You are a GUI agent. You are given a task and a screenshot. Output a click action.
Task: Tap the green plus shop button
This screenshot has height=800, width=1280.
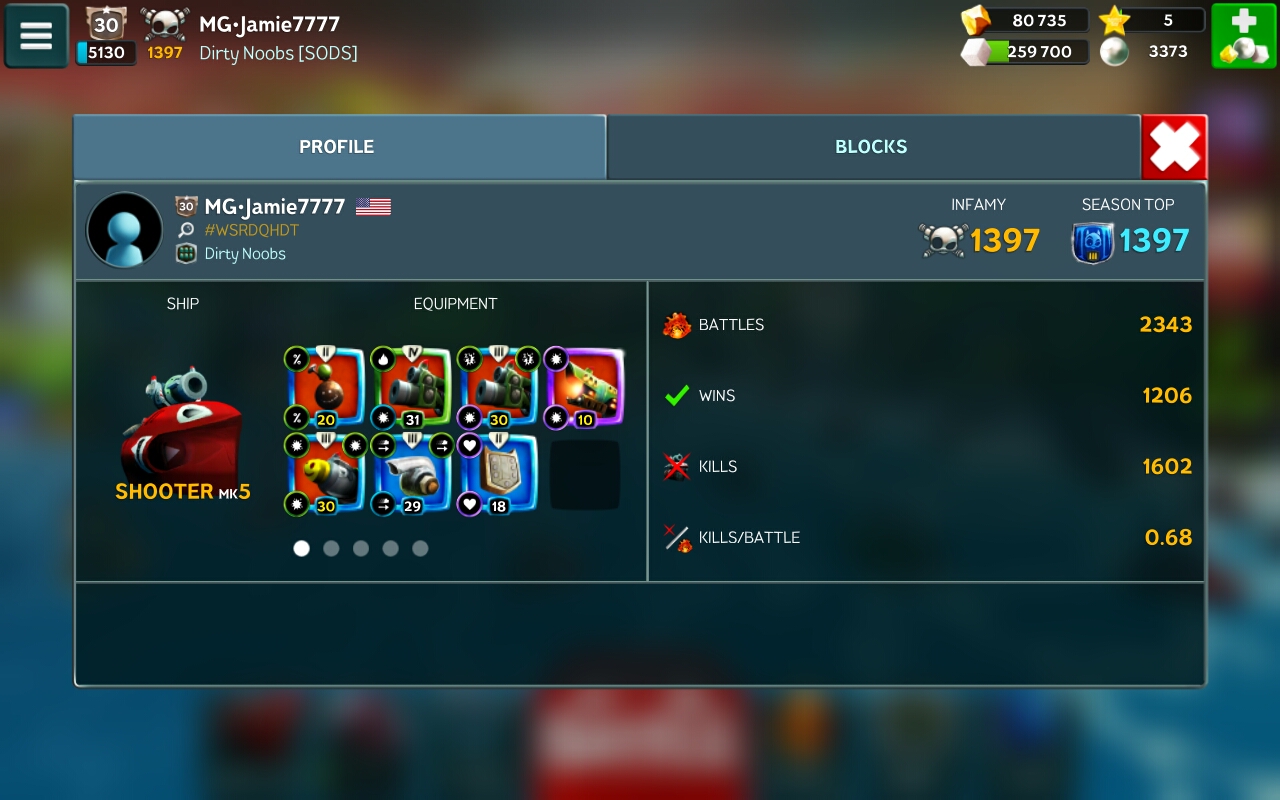[x=1243, y=36]
